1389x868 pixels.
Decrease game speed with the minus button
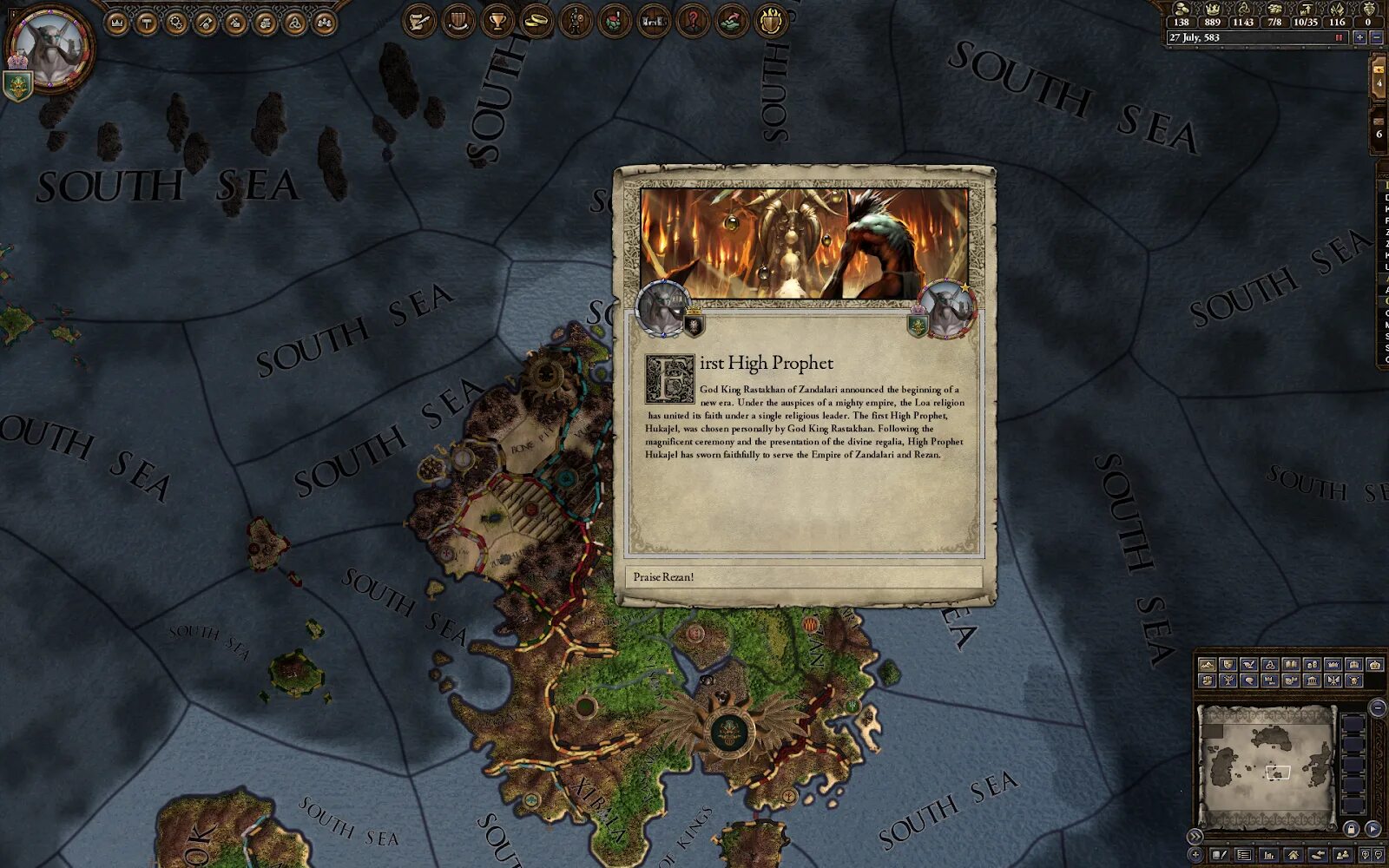click(1376, 38)
